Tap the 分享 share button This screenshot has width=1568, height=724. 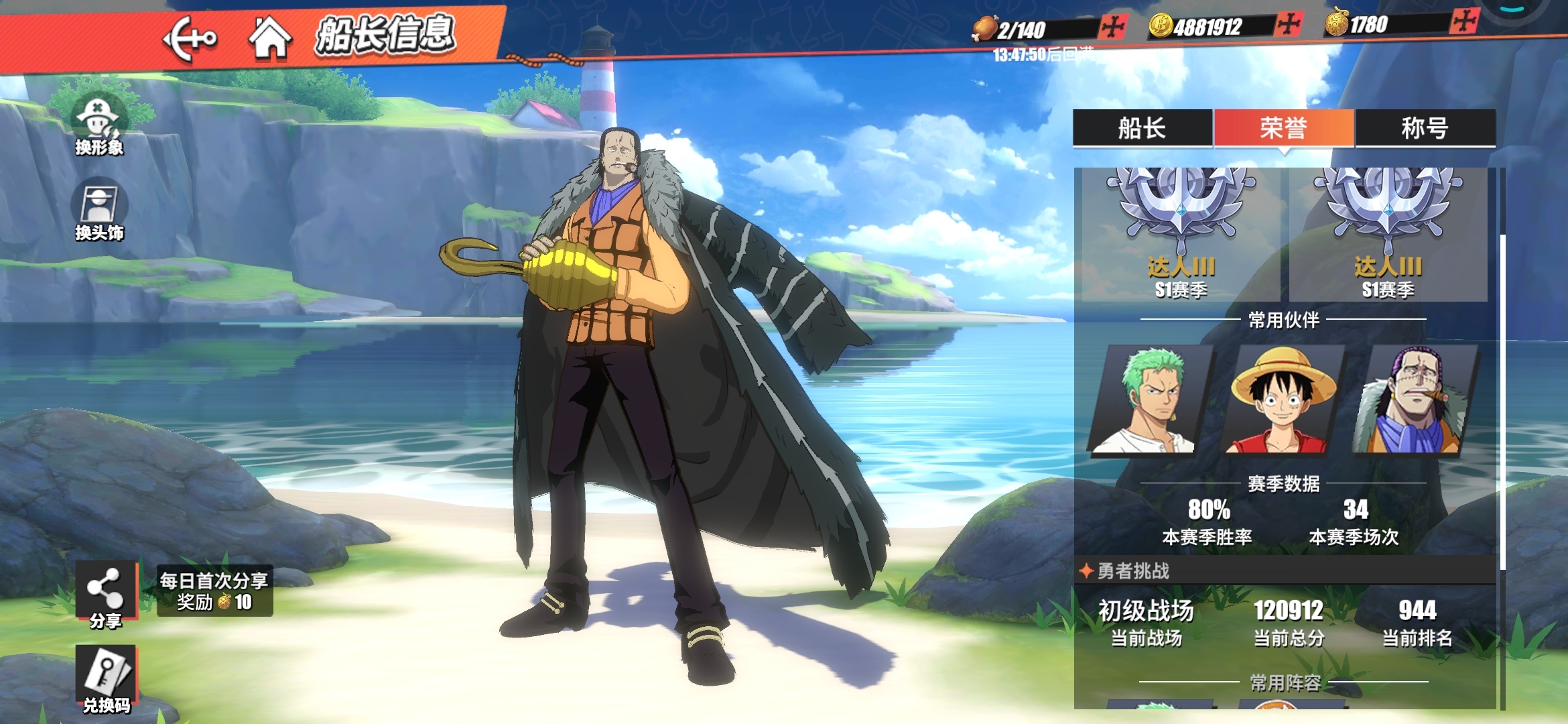(x=105, y=594)
